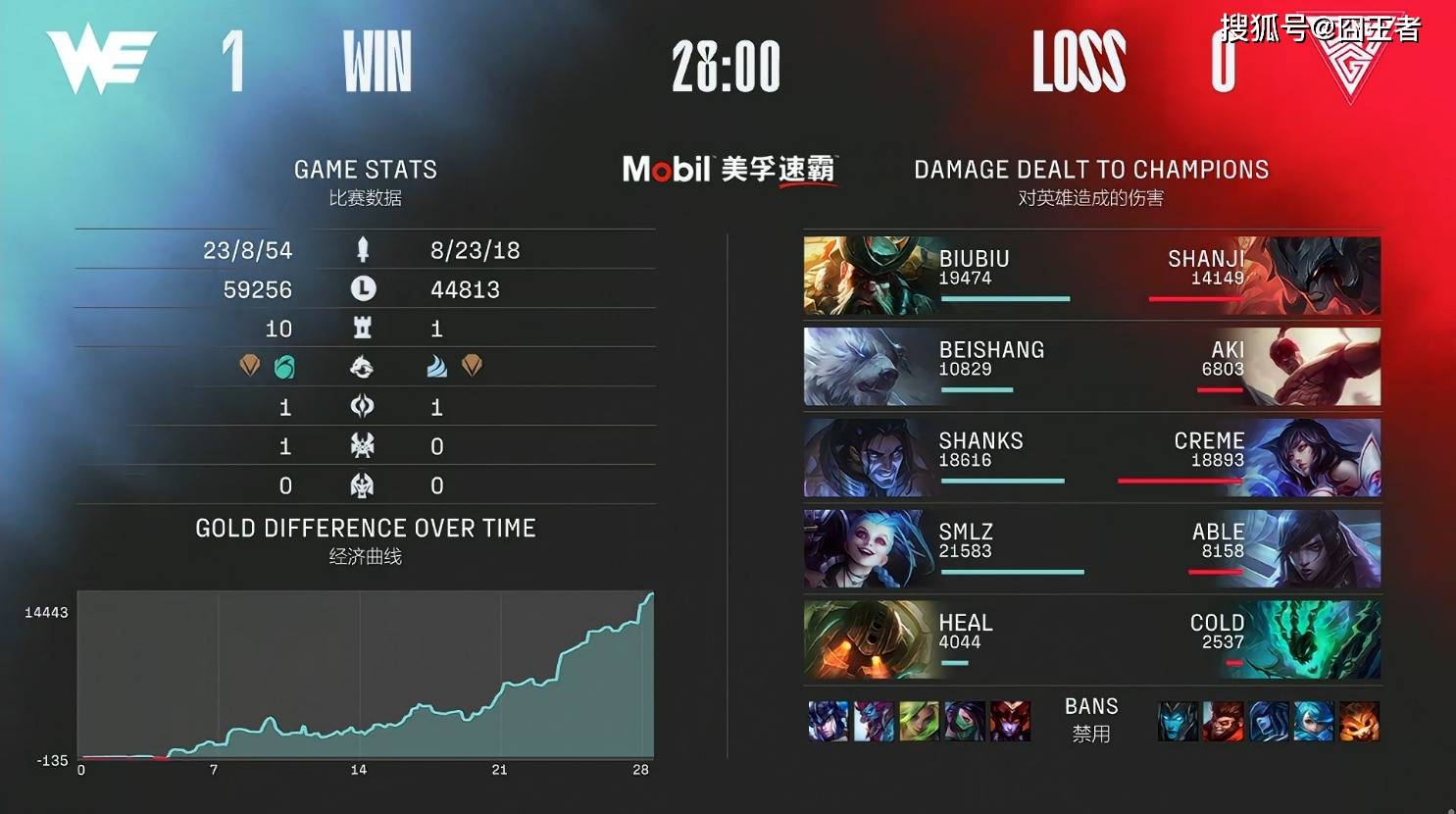Select AKI's Lee Sin portrait

(x=1319, y=367)
